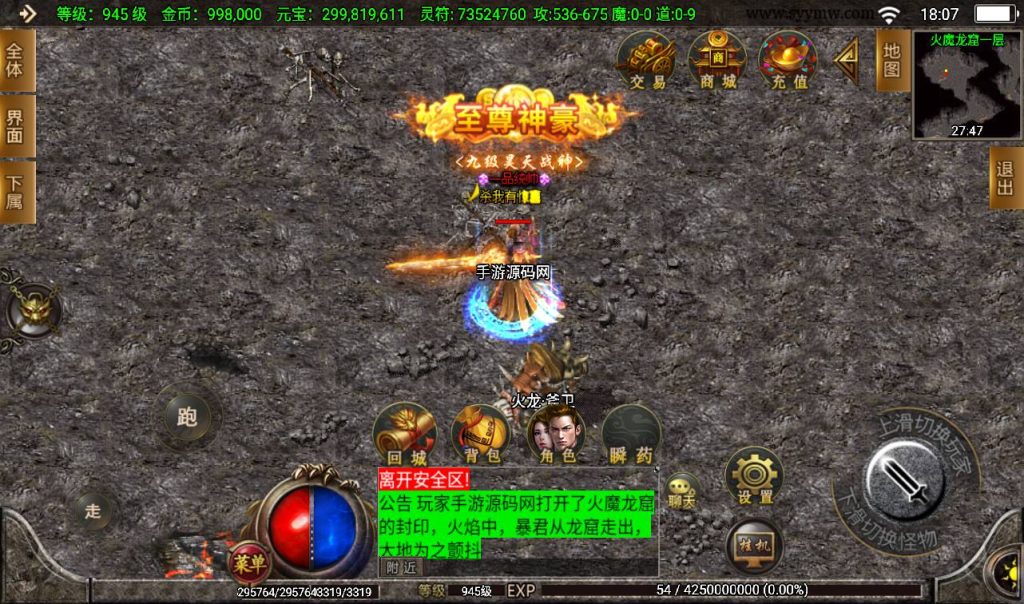Toggle 挂机 auto-battle

click(x=754, y=545)
